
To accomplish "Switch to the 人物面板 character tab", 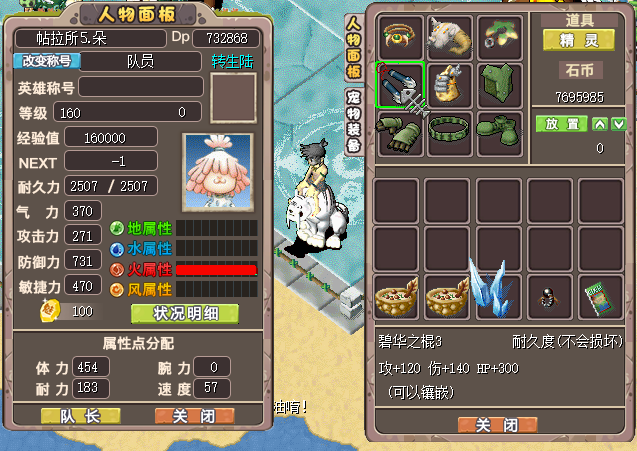I will tap(353, 49).
